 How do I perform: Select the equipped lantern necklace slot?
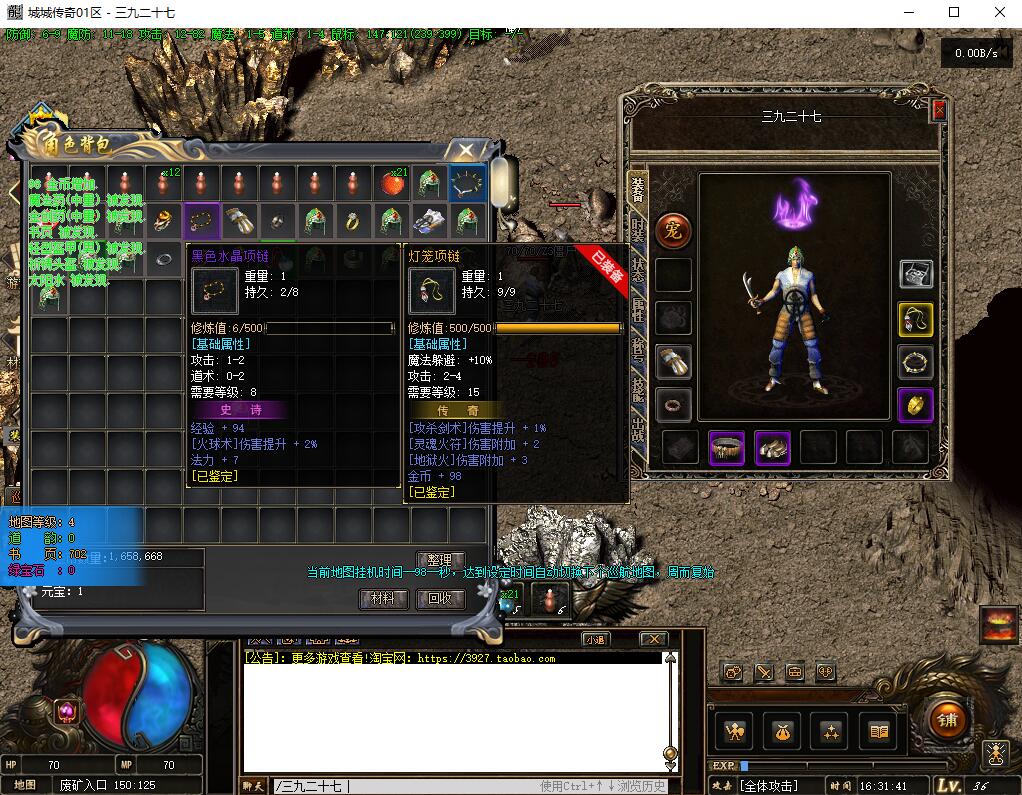tap(915, 319)
